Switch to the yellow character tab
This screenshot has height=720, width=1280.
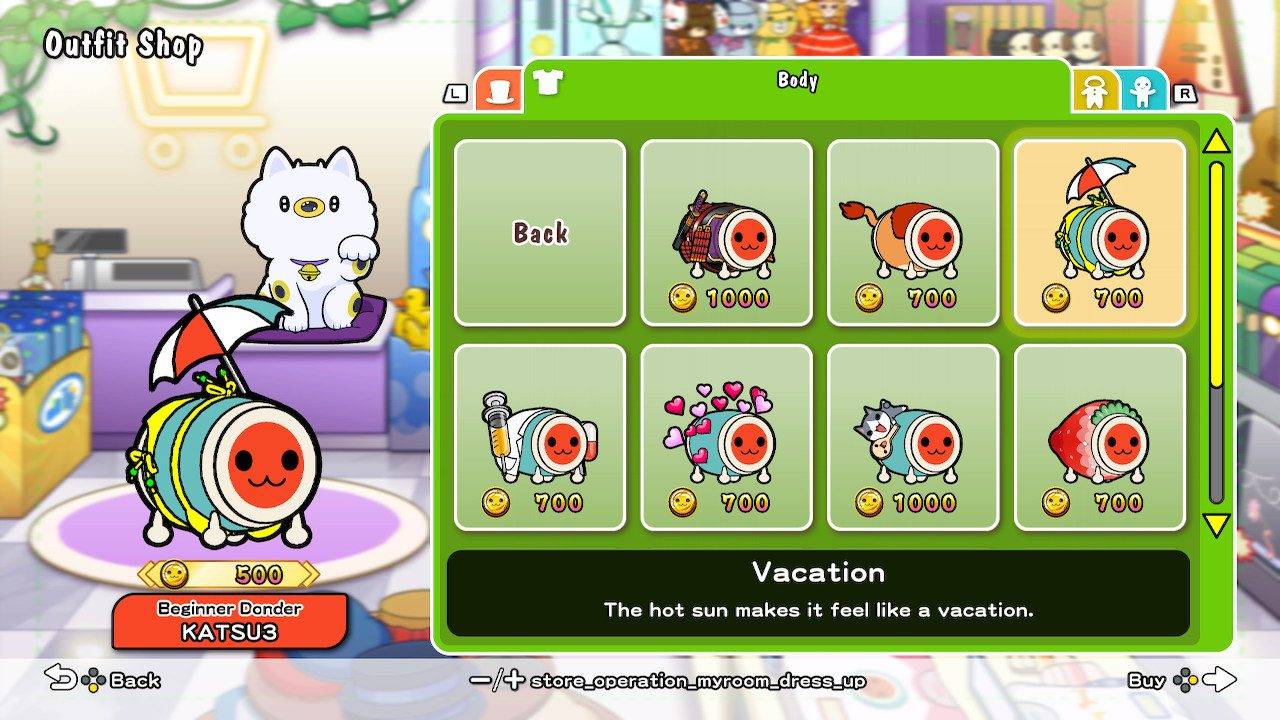(1096, 92)
